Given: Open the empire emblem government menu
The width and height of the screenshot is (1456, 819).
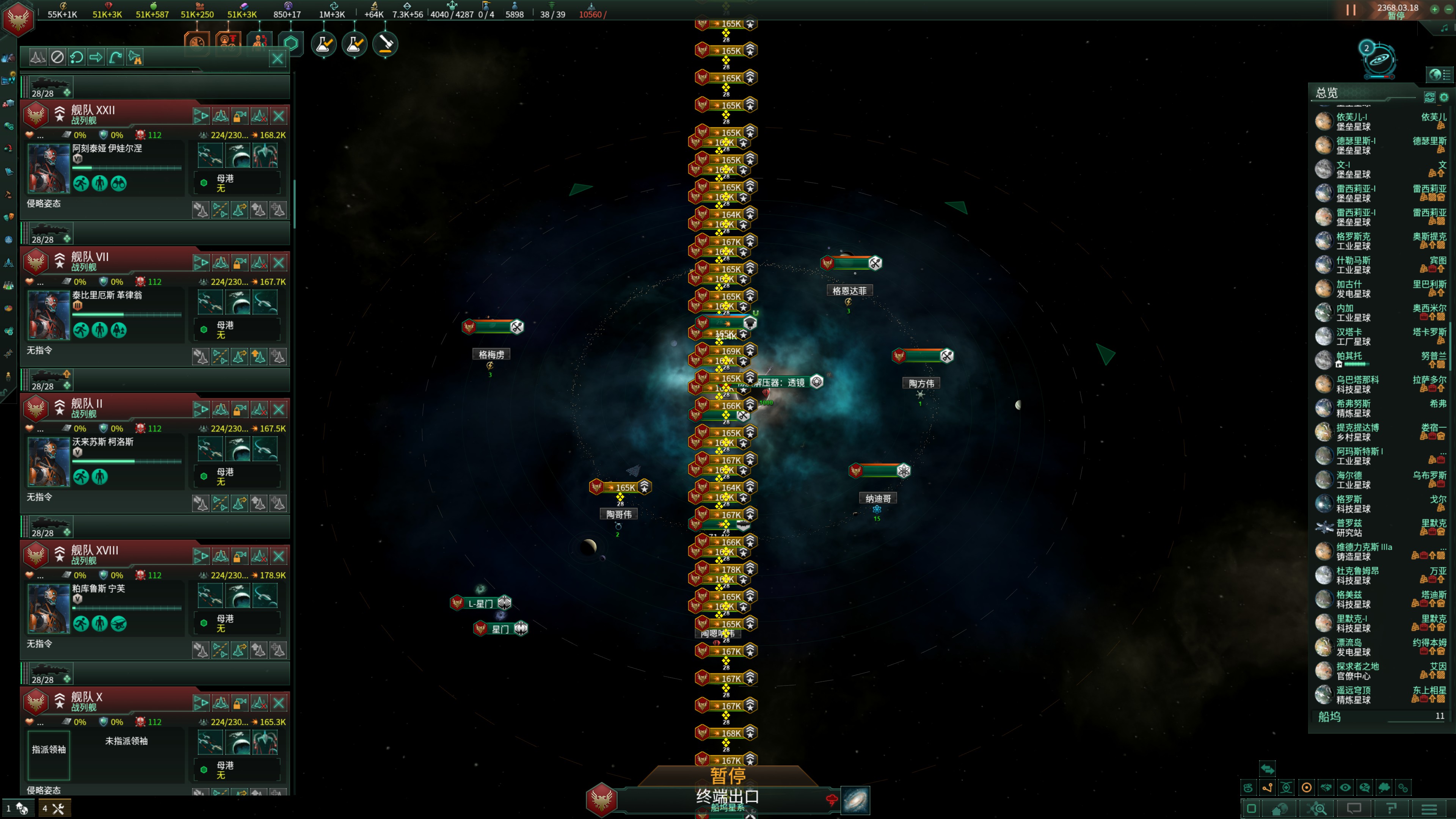Looking at the screenshot, I should coord(18,18).
